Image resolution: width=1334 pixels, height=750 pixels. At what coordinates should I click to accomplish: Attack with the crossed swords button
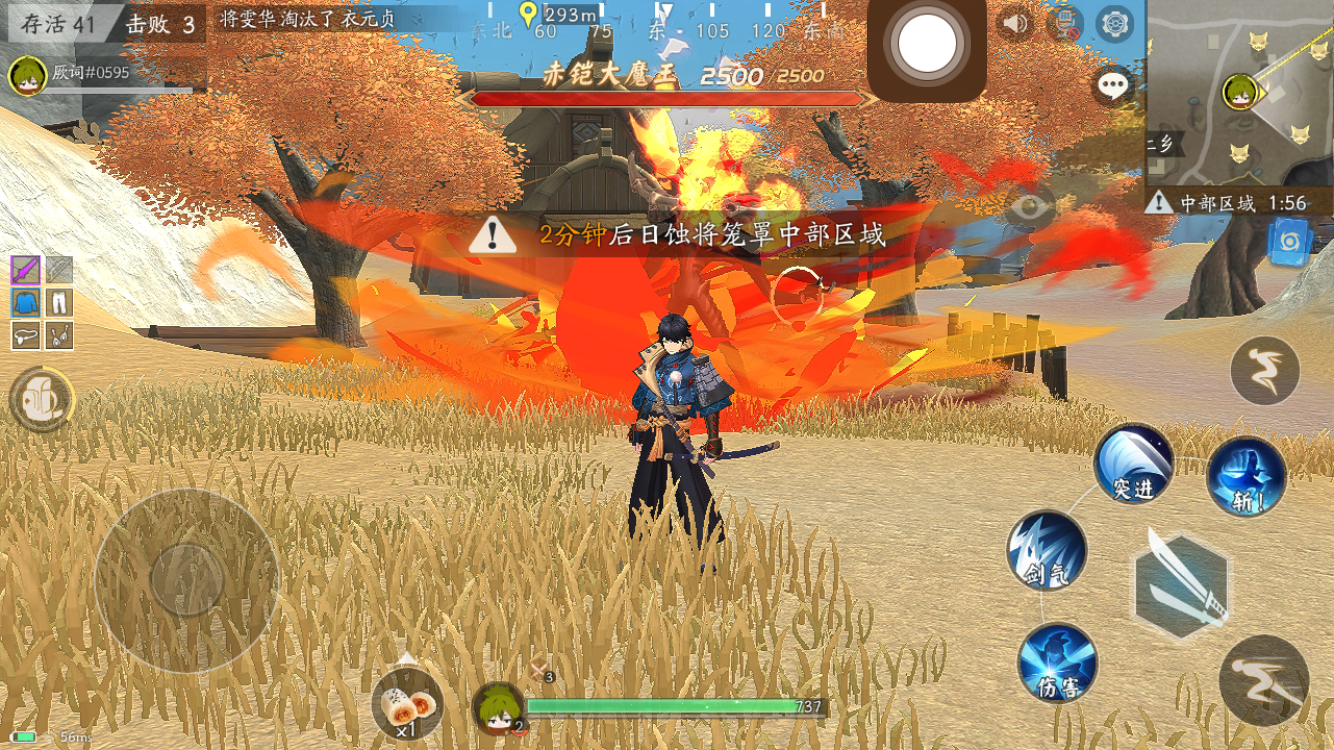pyautogui.click(x=1181, y=586)
